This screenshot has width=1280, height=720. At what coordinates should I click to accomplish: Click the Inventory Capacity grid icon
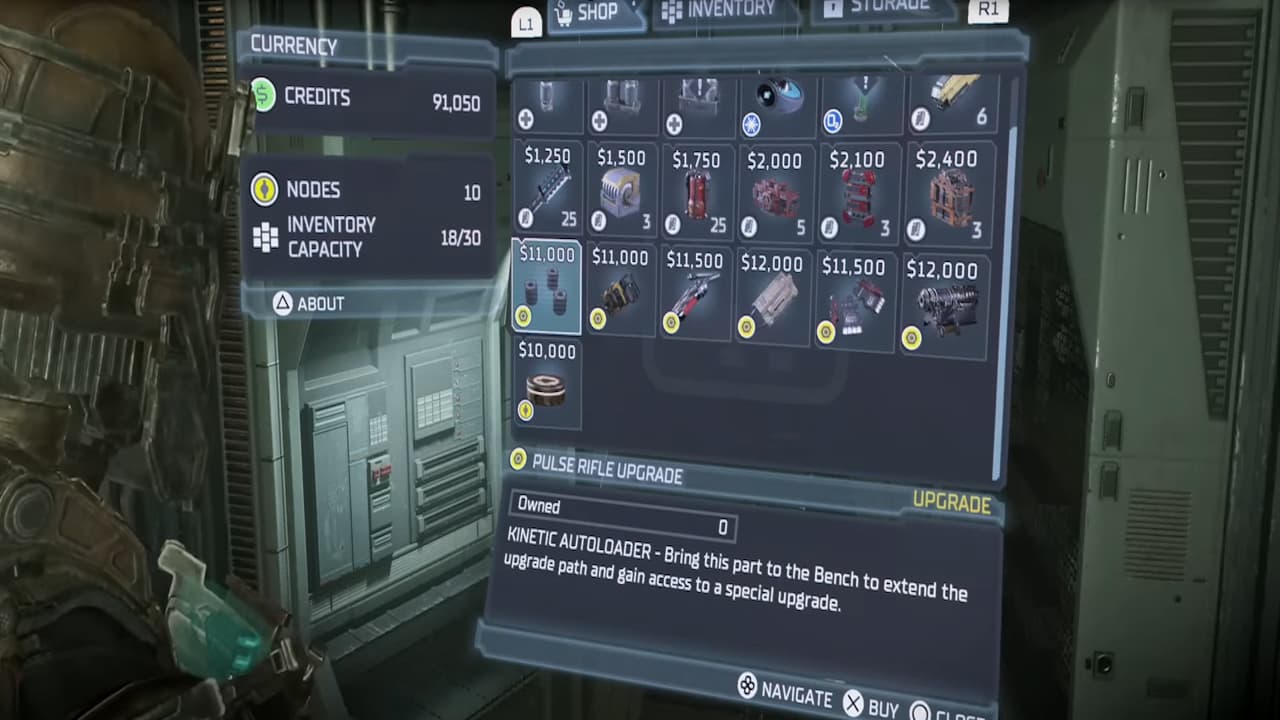pos(265,237)
